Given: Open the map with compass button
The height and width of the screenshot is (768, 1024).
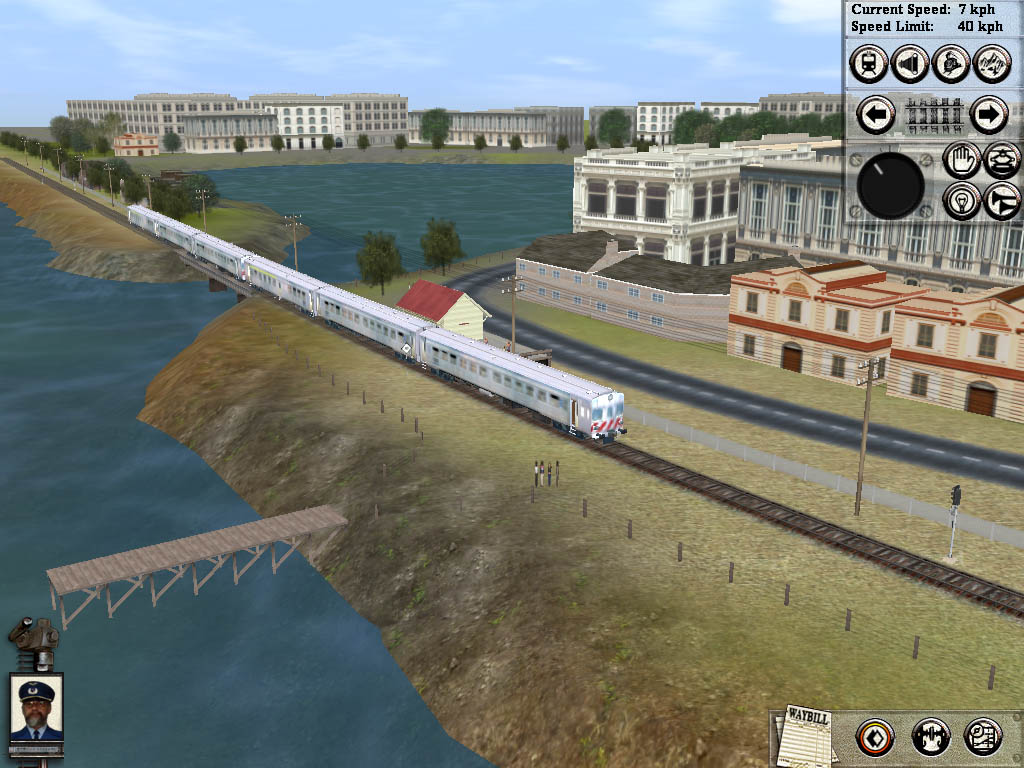Looking at the screenshot, I should coord(983,737).
